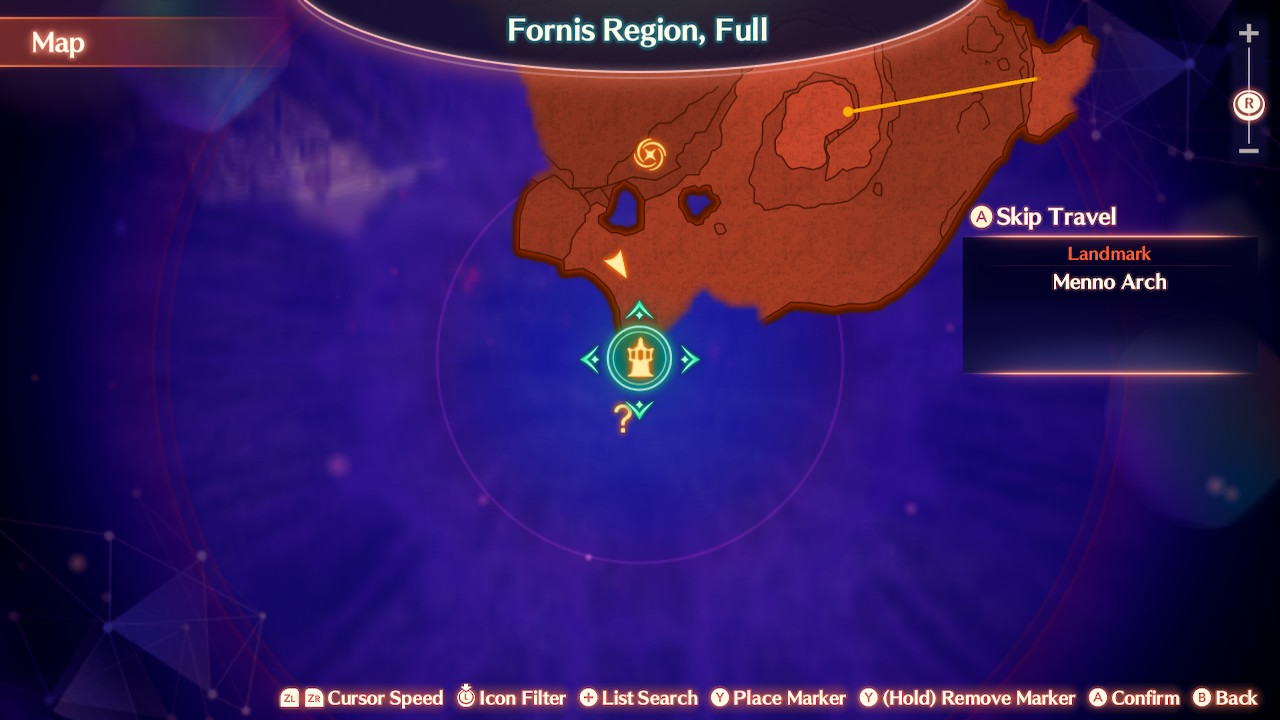Click the A Confirm button icon
Viewport: 1280px width, 720px height.
[x=1100, y=698]
